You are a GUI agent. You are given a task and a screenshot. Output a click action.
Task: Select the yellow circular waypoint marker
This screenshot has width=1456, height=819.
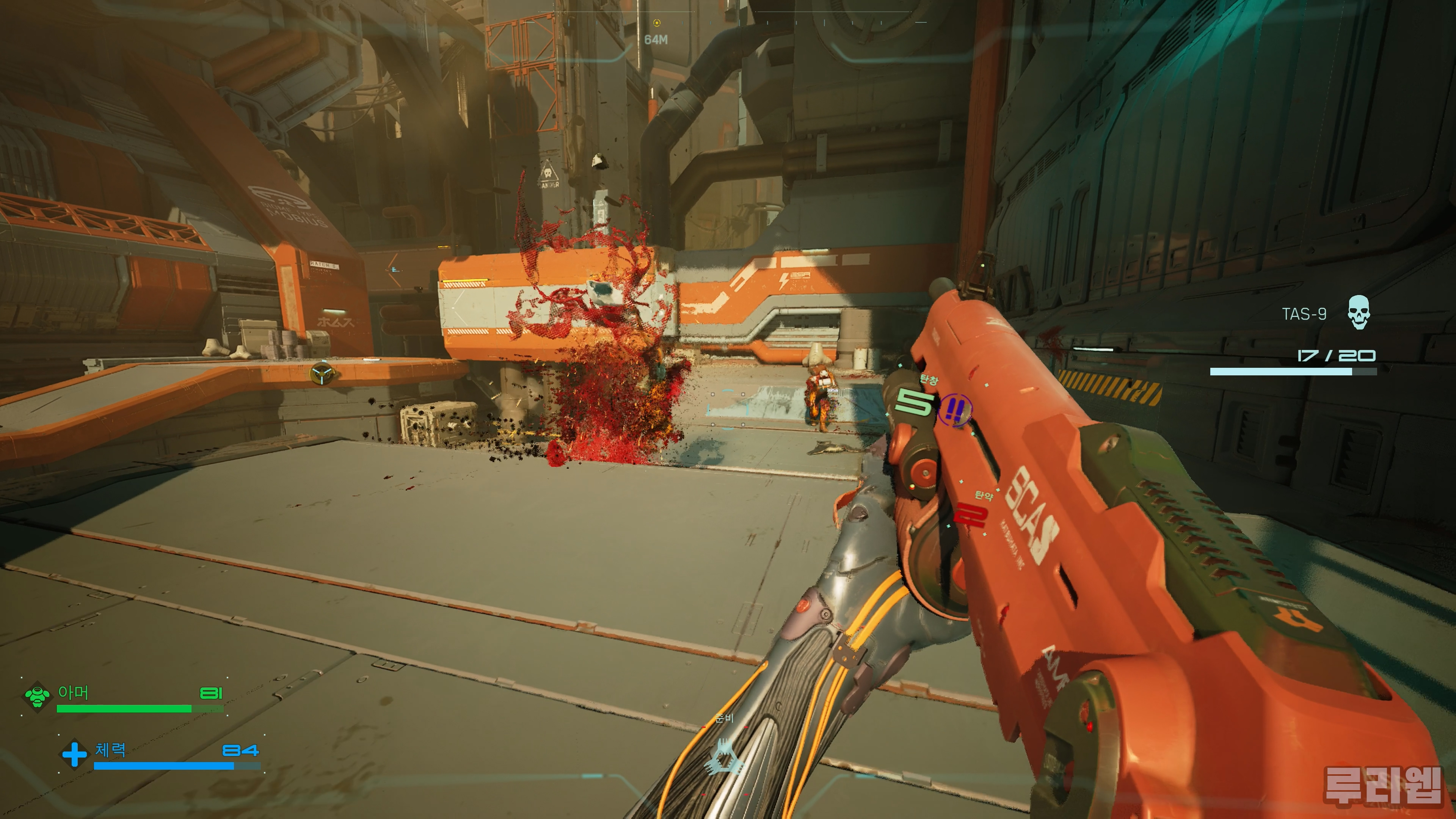click(322, 373)
